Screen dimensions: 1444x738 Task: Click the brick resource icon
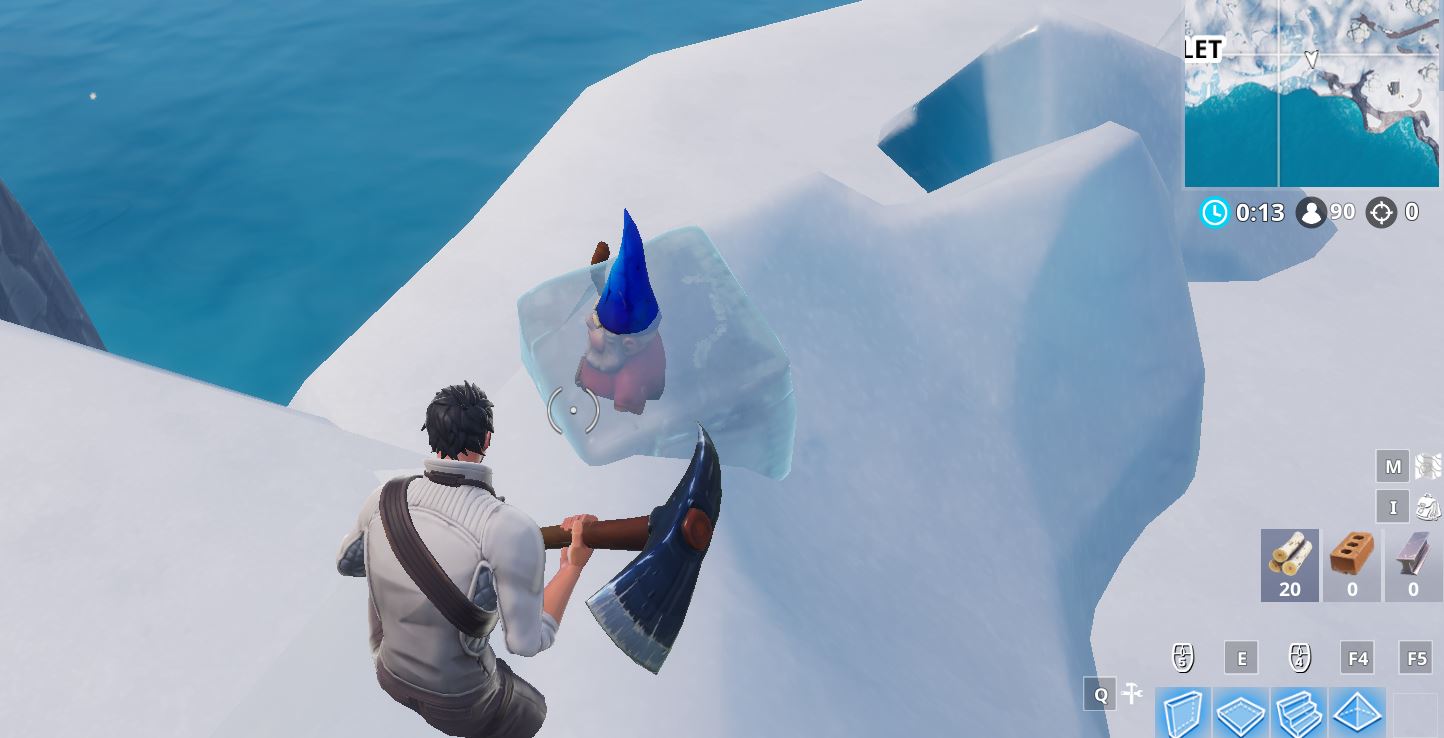(x=1352, y=565)
